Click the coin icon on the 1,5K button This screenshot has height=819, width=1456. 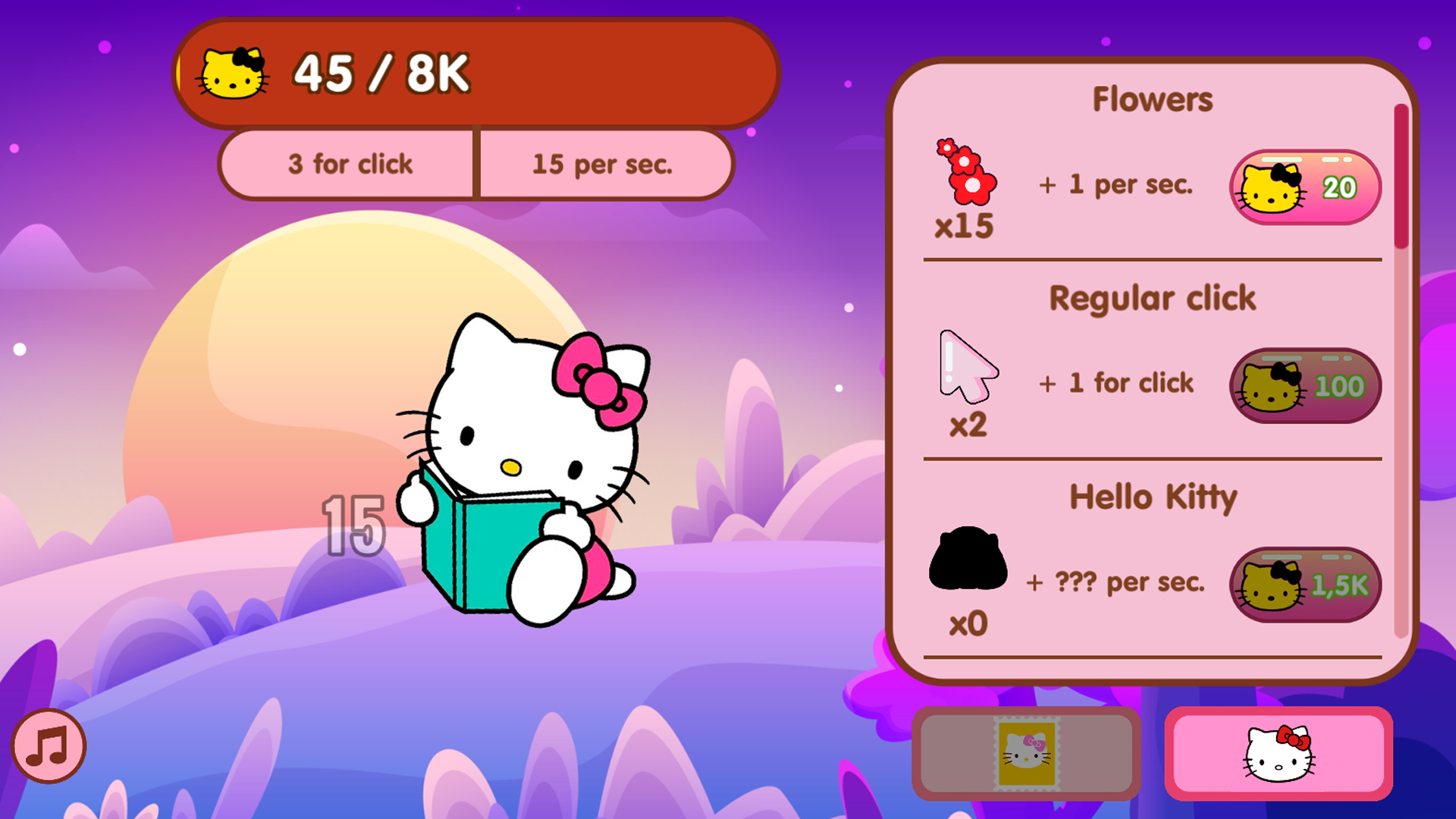tap(1271, 584)
